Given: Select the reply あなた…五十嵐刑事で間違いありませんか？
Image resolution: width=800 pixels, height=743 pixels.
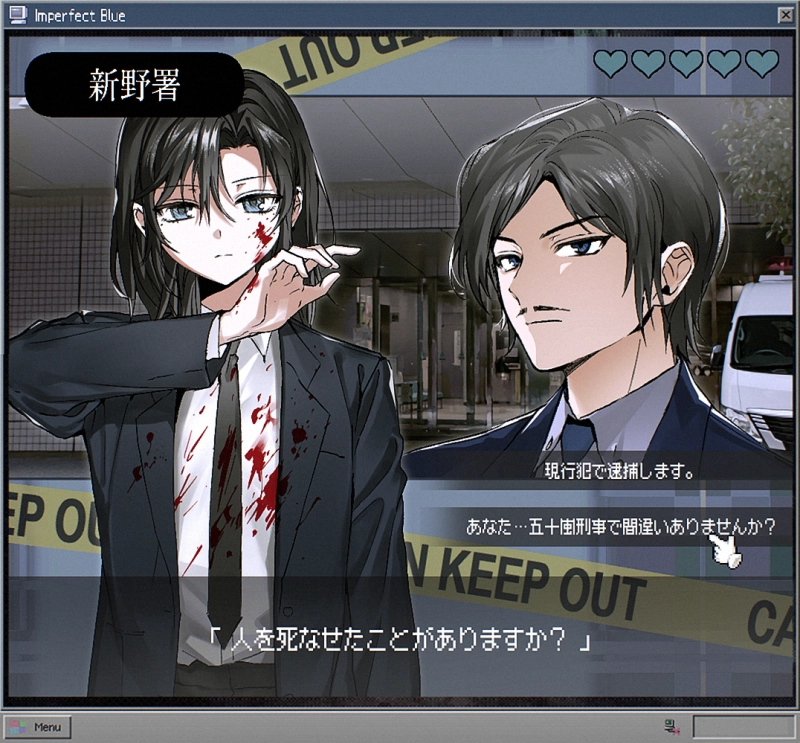Looking at the screenshot, I should pyautogui.click(x=620, y=526).
